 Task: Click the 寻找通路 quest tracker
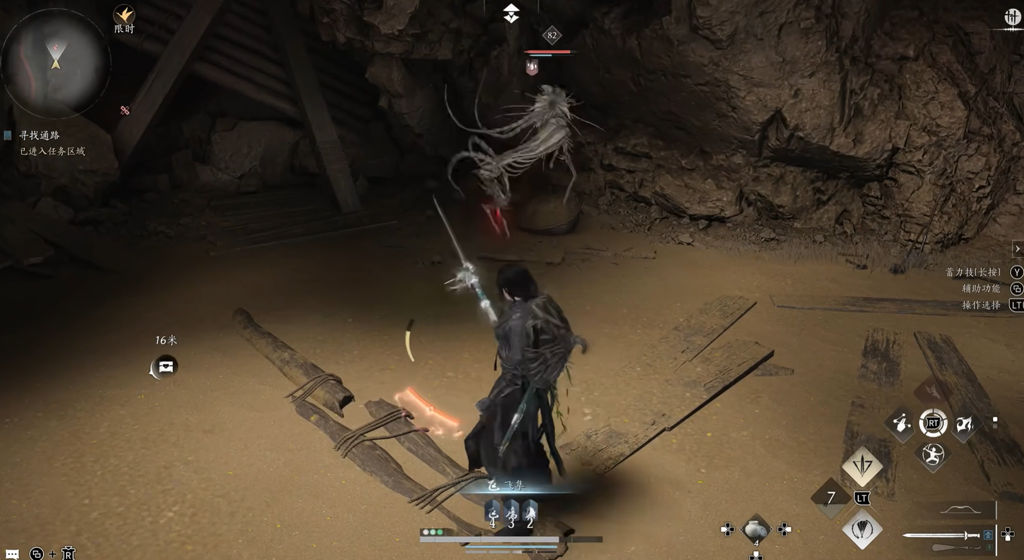click(40, 135)
